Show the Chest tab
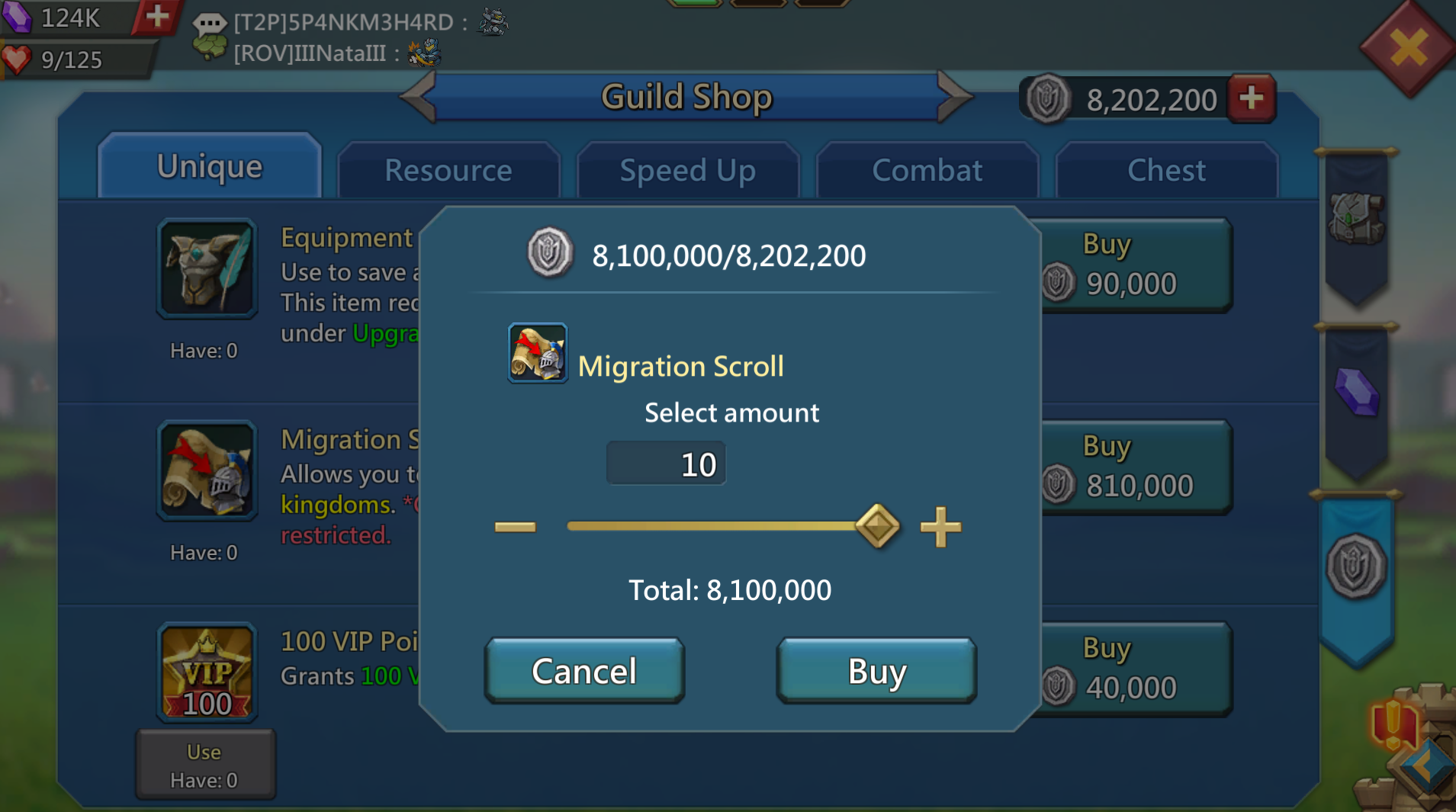The image size is (1456, 812). coord(1166,171)
